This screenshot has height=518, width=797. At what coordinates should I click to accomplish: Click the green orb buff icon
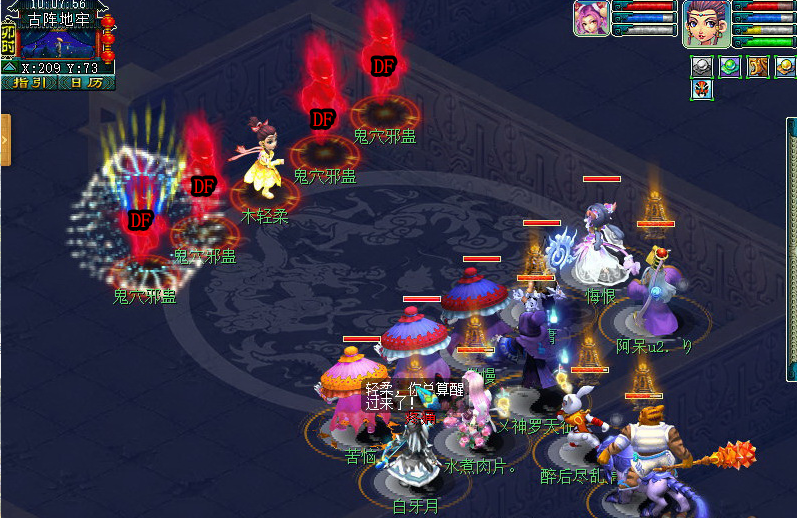(x=730, y=66)
